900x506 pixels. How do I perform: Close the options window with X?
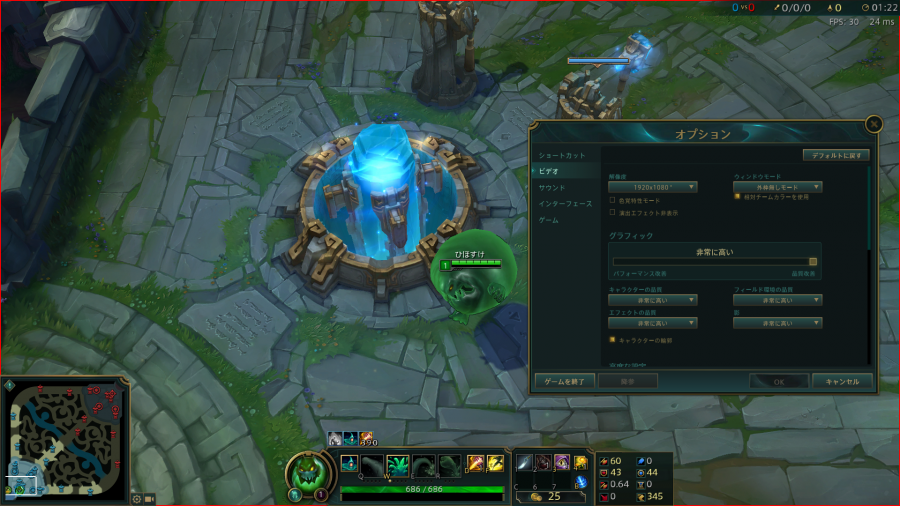(873, 124)
